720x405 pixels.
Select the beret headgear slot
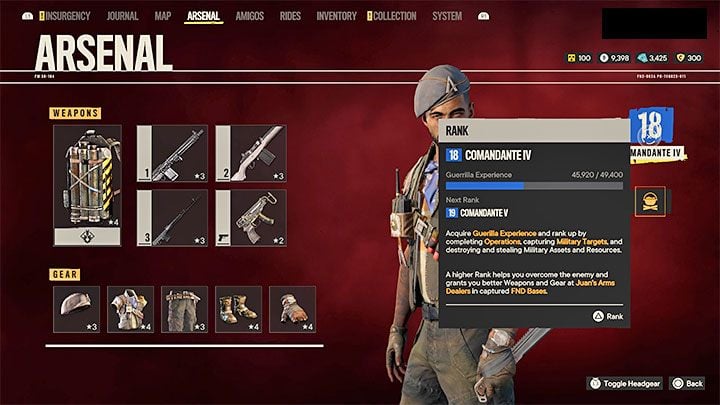click(x=77, y=309)
